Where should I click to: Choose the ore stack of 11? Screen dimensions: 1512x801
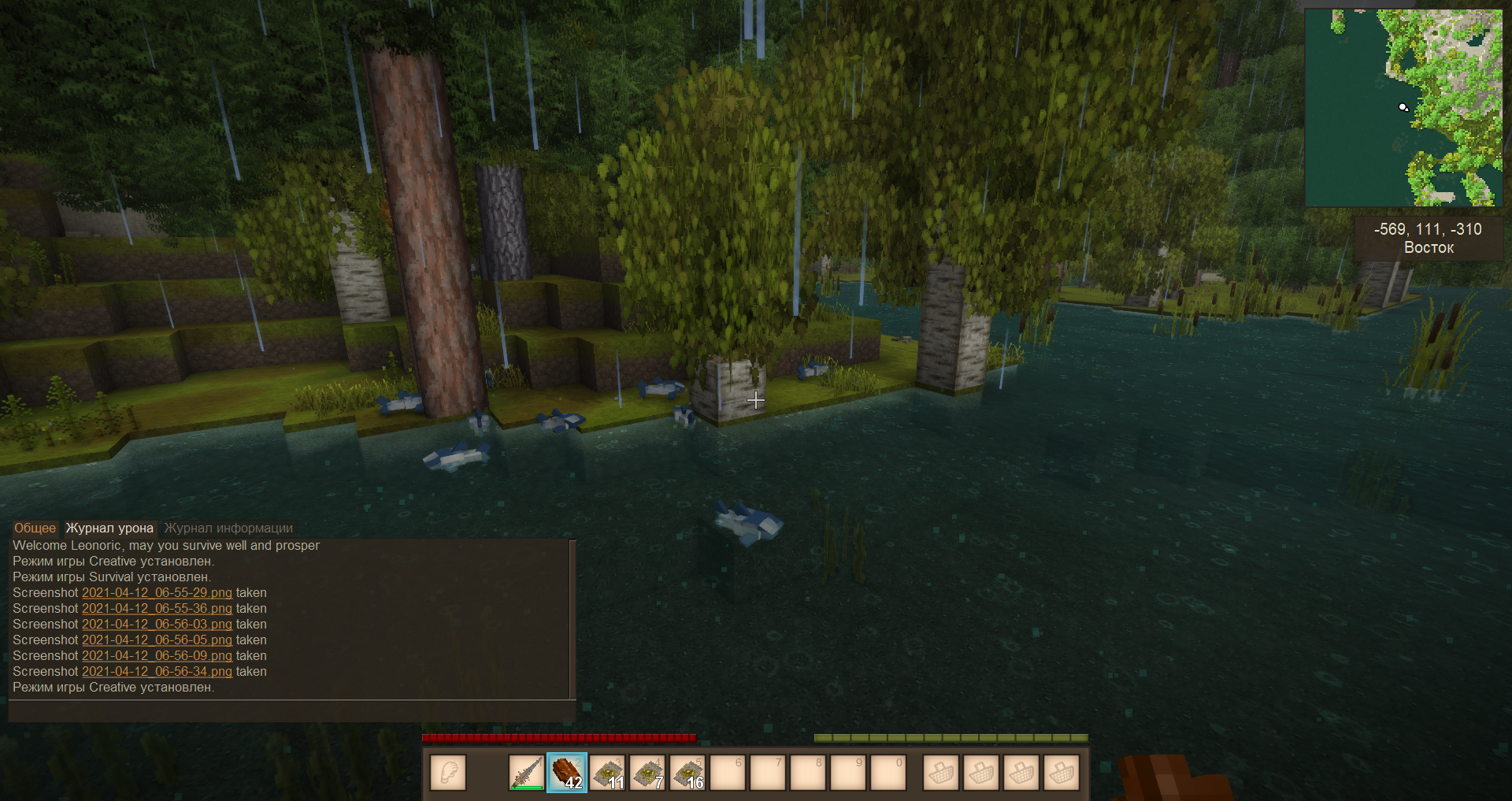point(607,773)
